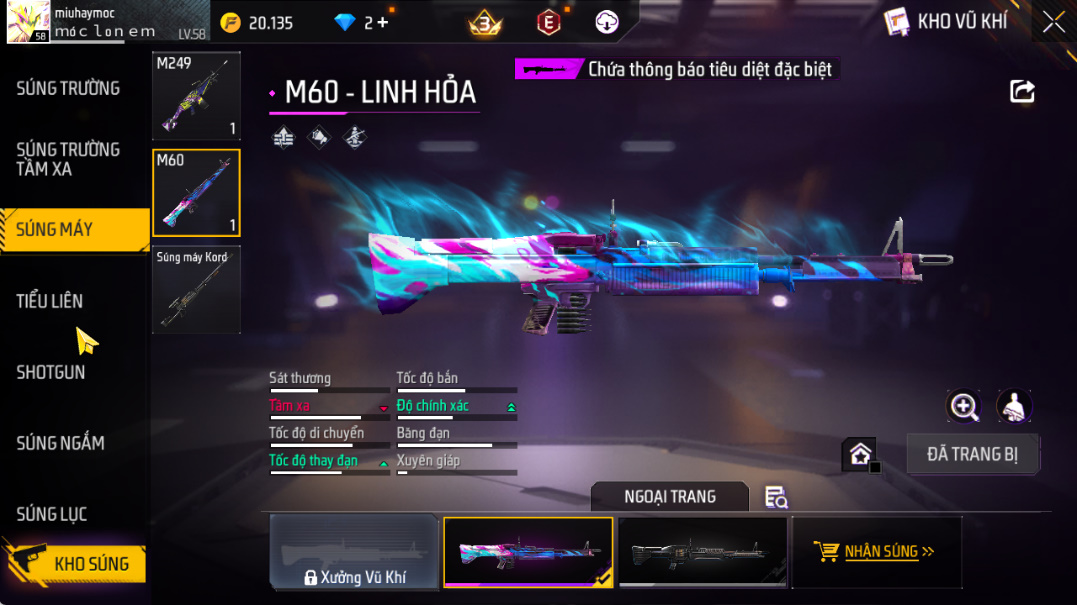Viewport: 1077px width, 605px height.
Task: Click the character preview icon
Action: 1014,406
